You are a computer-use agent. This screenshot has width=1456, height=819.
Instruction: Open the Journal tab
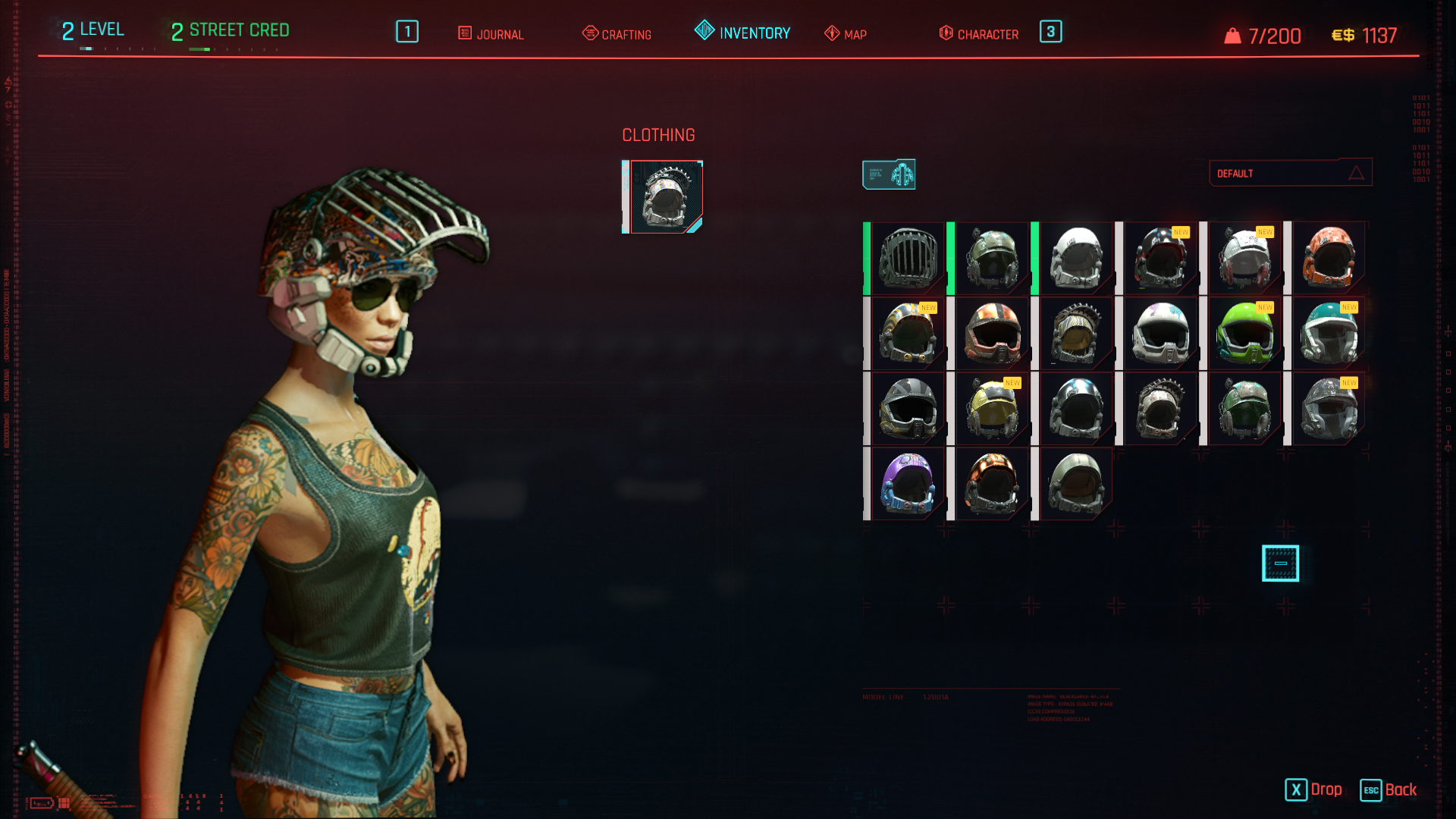(x=491, y=34)
